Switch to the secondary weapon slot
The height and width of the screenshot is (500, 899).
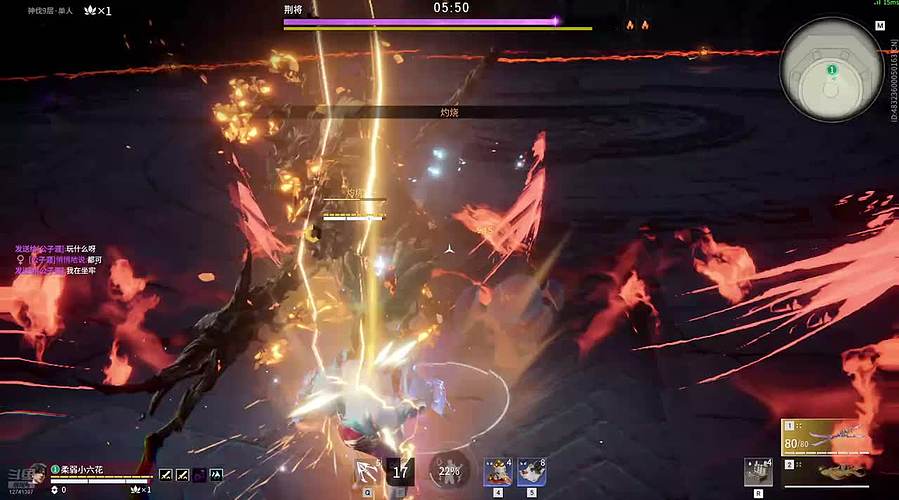[820, 470]
